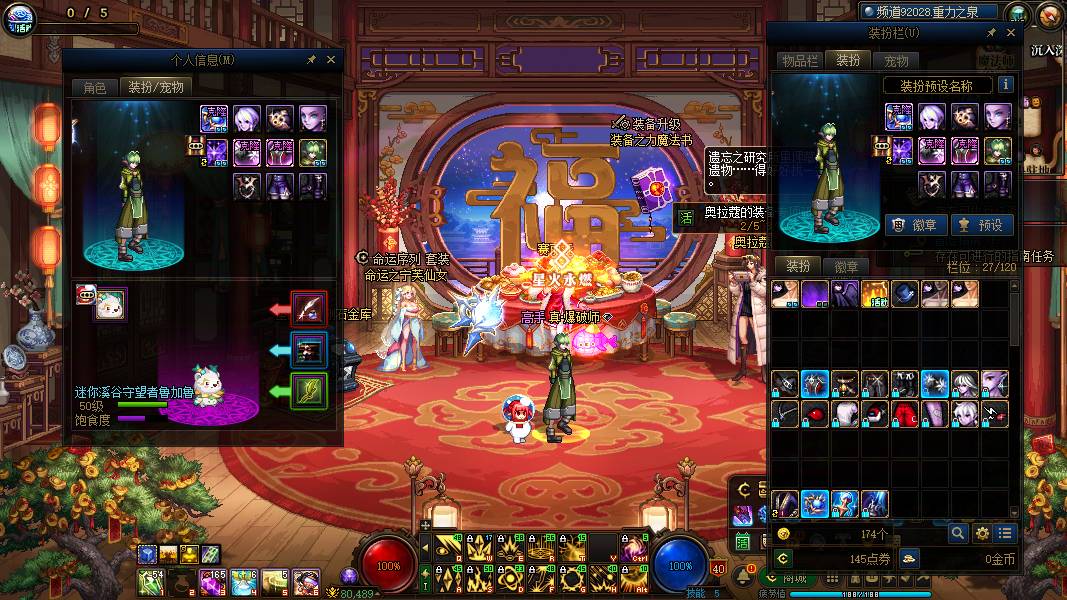
Task: Select the pet portrait slot in personal info
Action: 110,305
